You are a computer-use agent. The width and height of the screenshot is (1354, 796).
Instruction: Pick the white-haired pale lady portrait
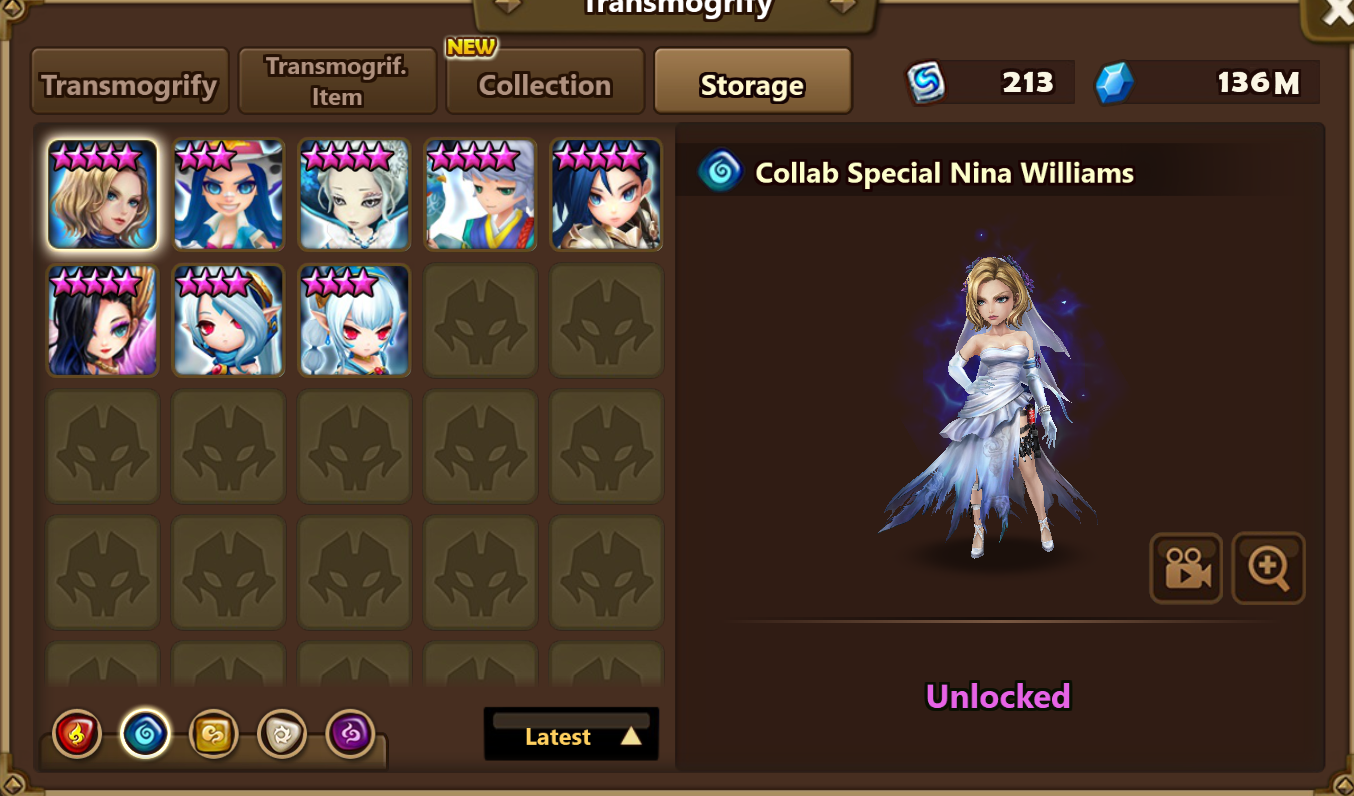click(x=355, y=194)
